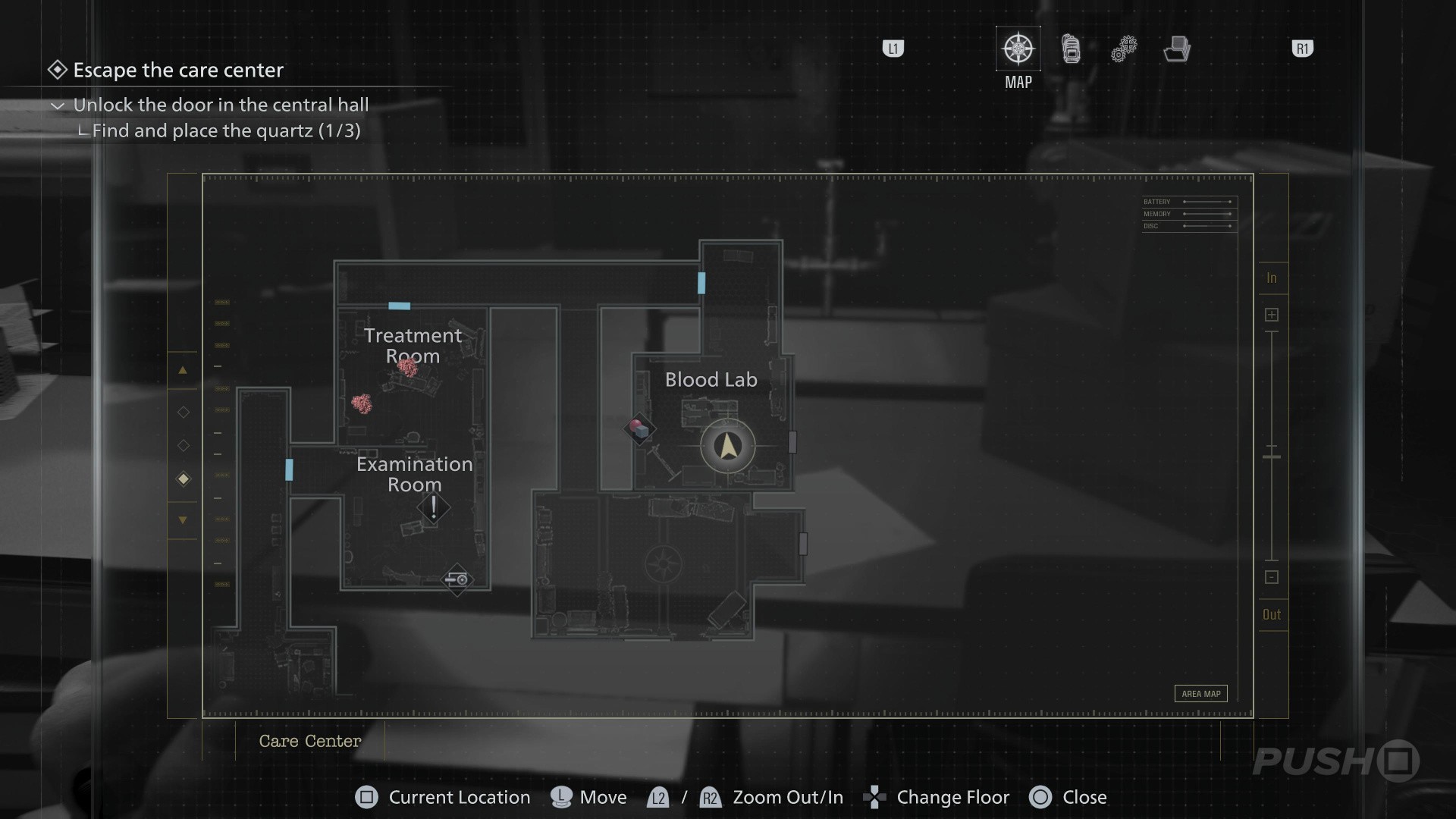Viewport: 1456px width, 819px height.
Task: Open the files folder tab
Action: click(1177, 49)
